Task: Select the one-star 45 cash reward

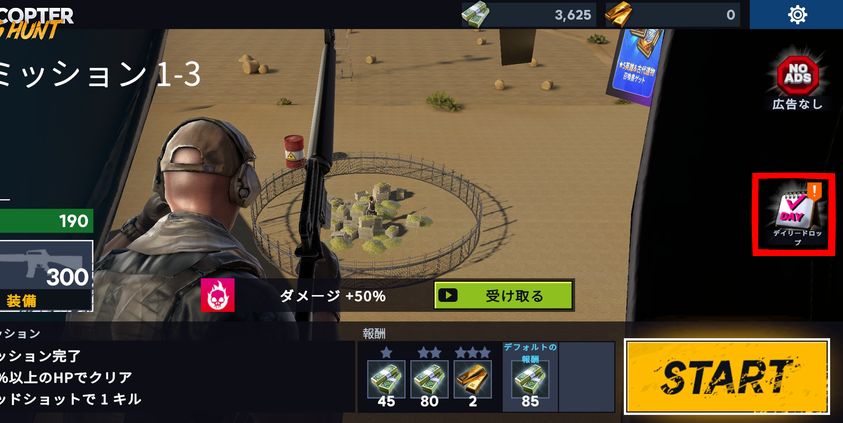Action: tap(385, 381)
